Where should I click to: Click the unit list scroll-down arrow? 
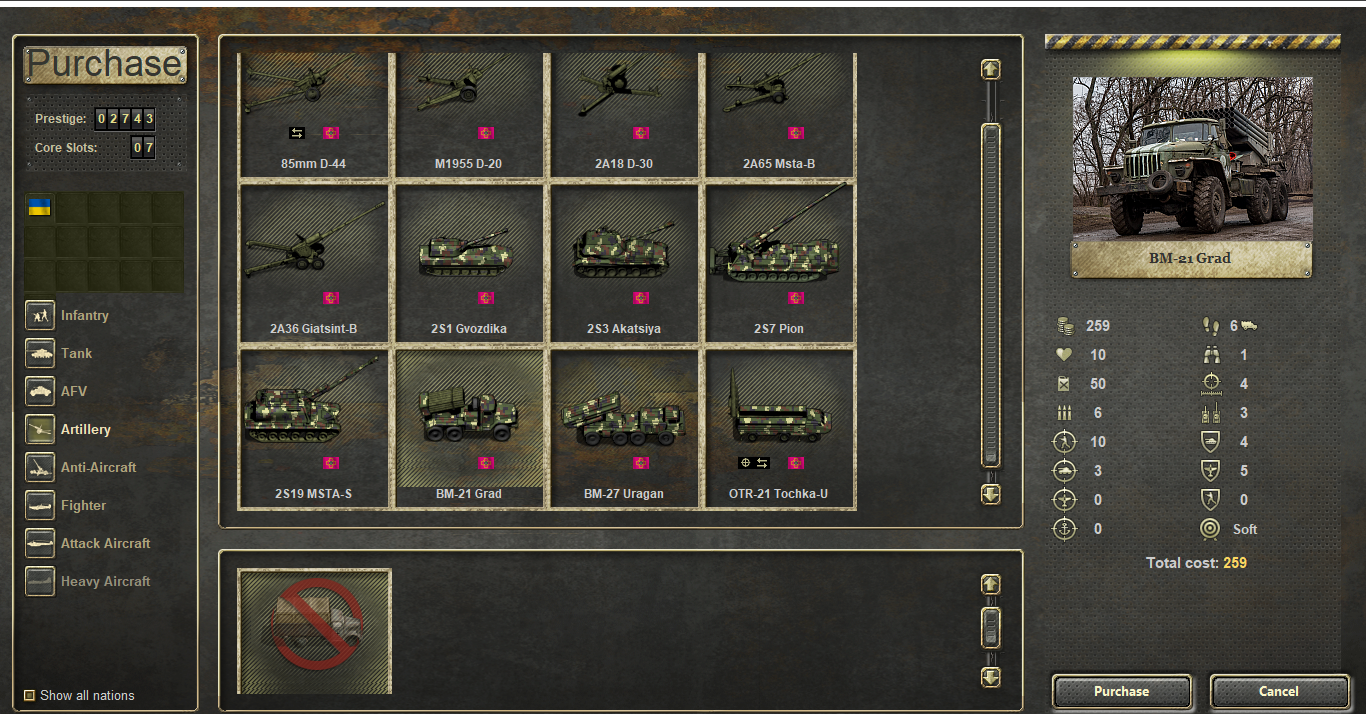(991, 494)
